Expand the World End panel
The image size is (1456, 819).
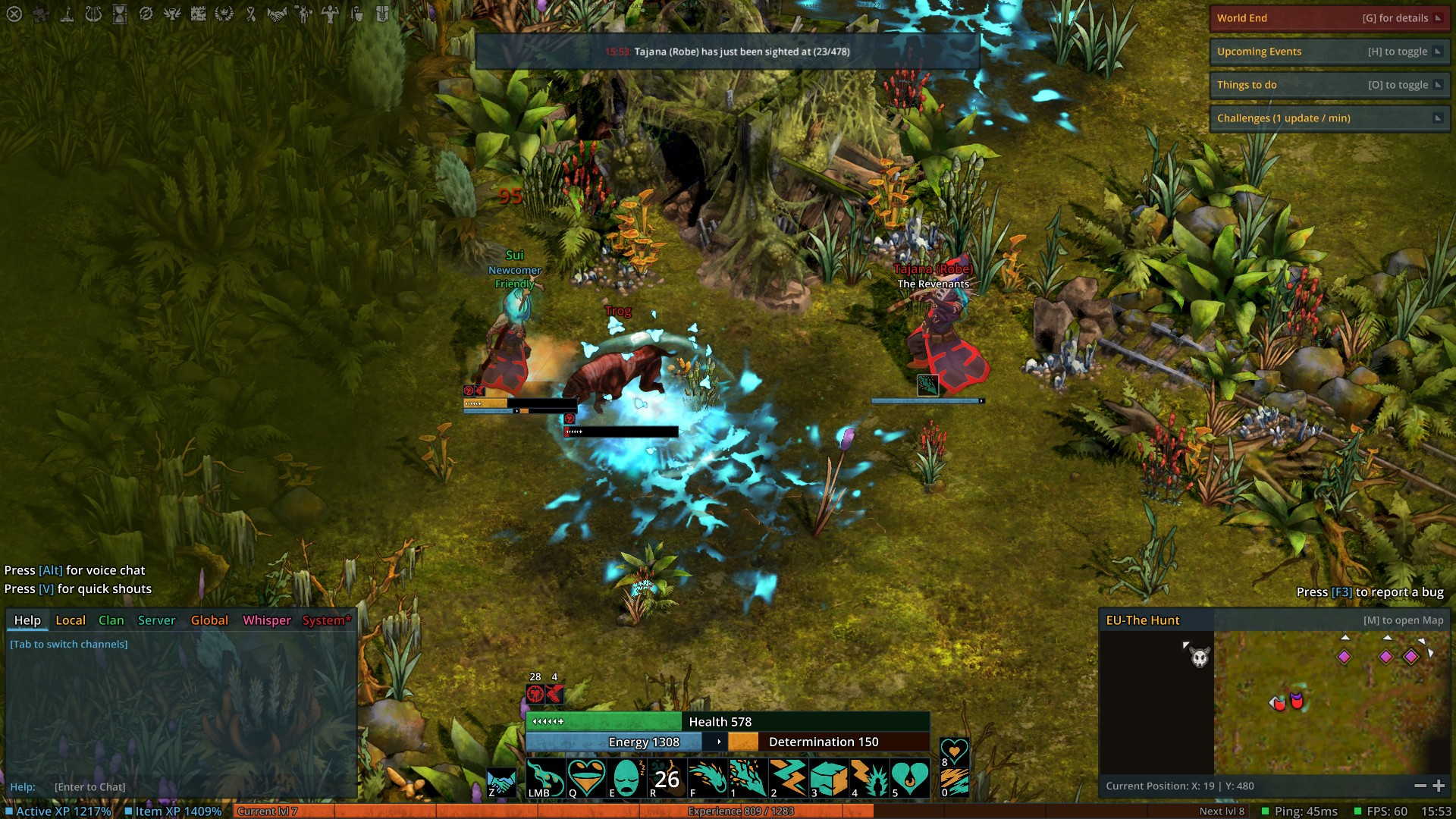point(1437,18)
